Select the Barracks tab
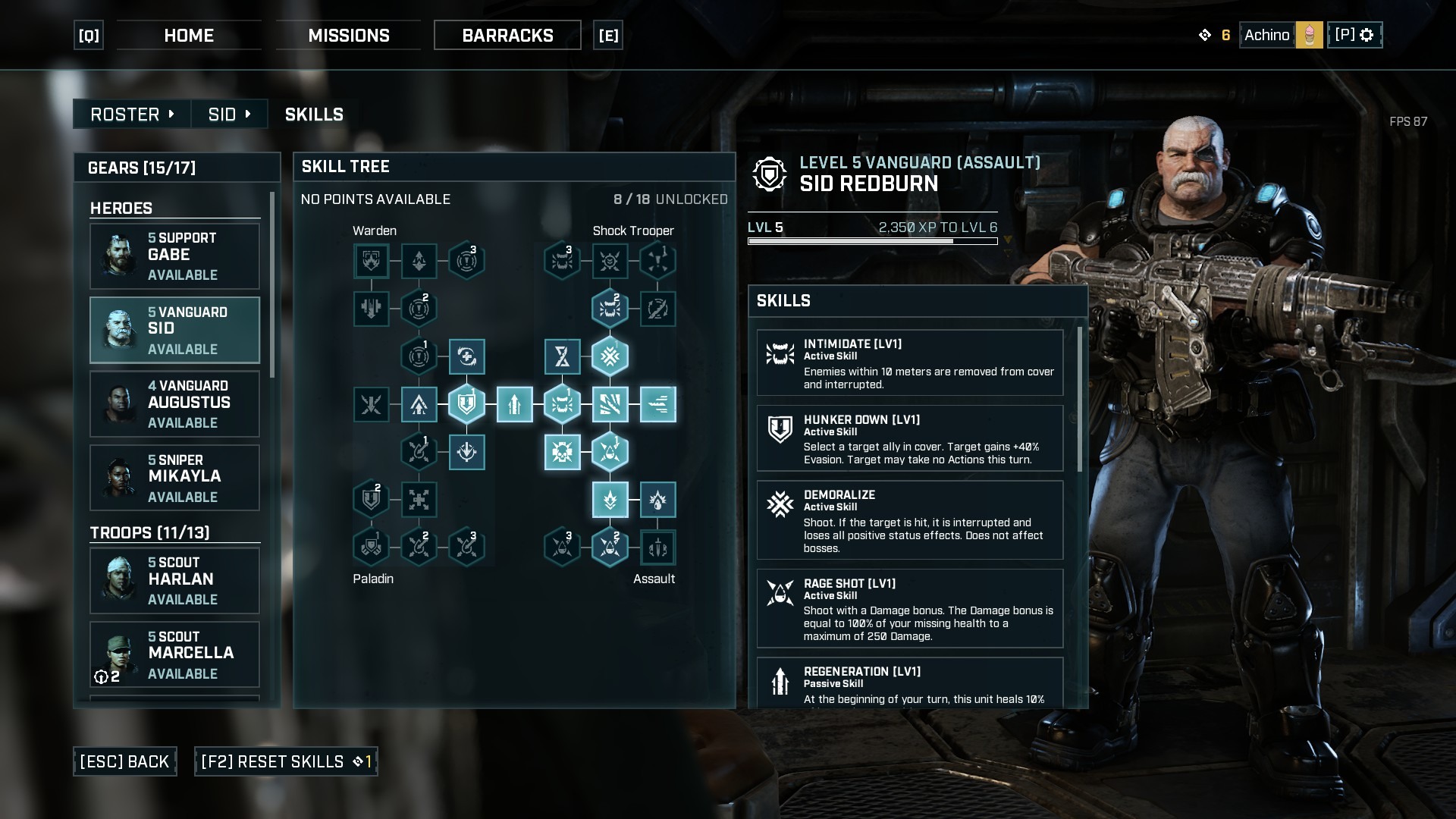This screenshot has height=819, width=1456. click(507, 36)
